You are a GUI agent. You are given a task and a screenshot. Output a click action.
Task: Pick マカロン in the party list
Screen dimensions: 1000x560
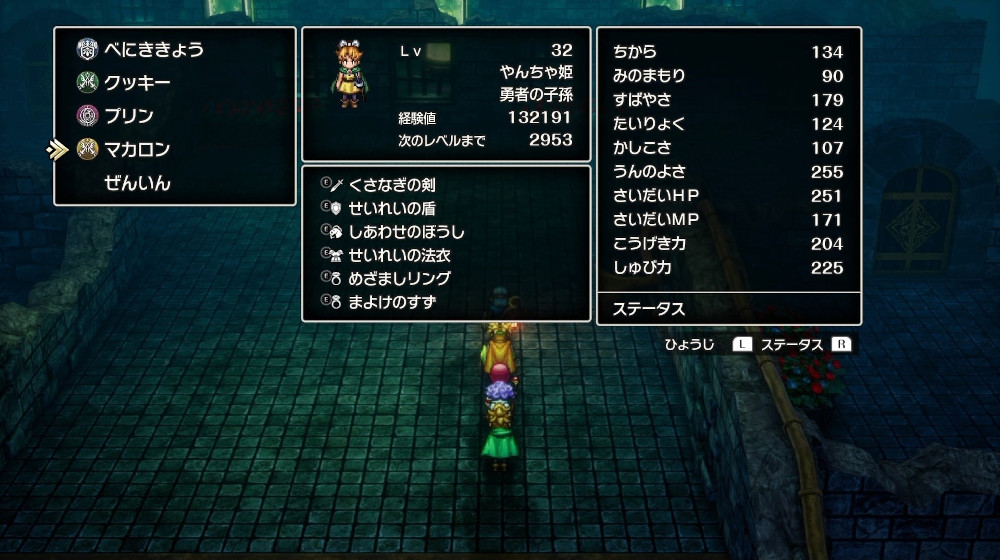click(x=137, y=150)
